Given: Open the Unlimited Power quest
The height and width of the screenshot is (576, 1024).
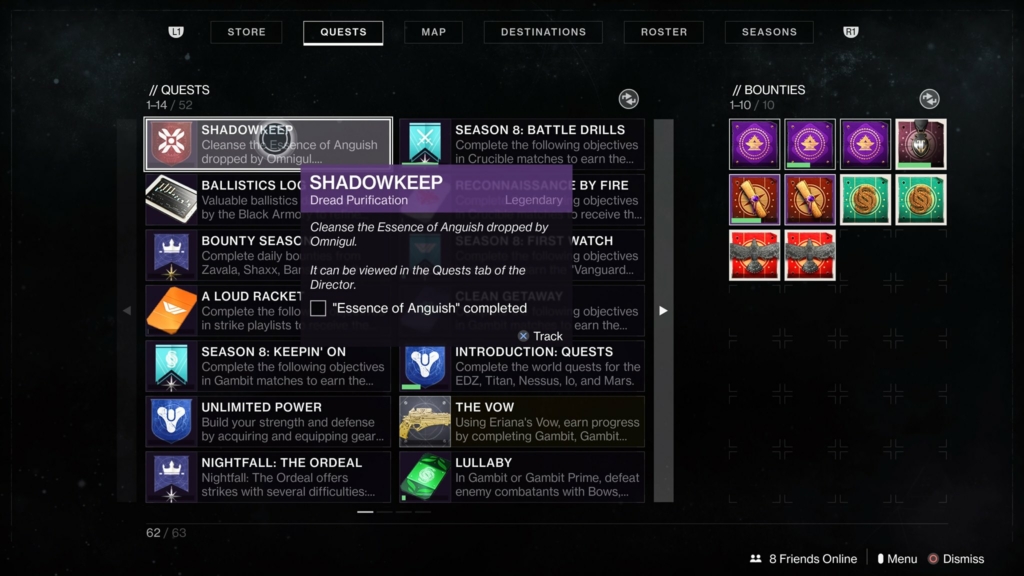Looking at the screenshot, I should tap(268, 421).
